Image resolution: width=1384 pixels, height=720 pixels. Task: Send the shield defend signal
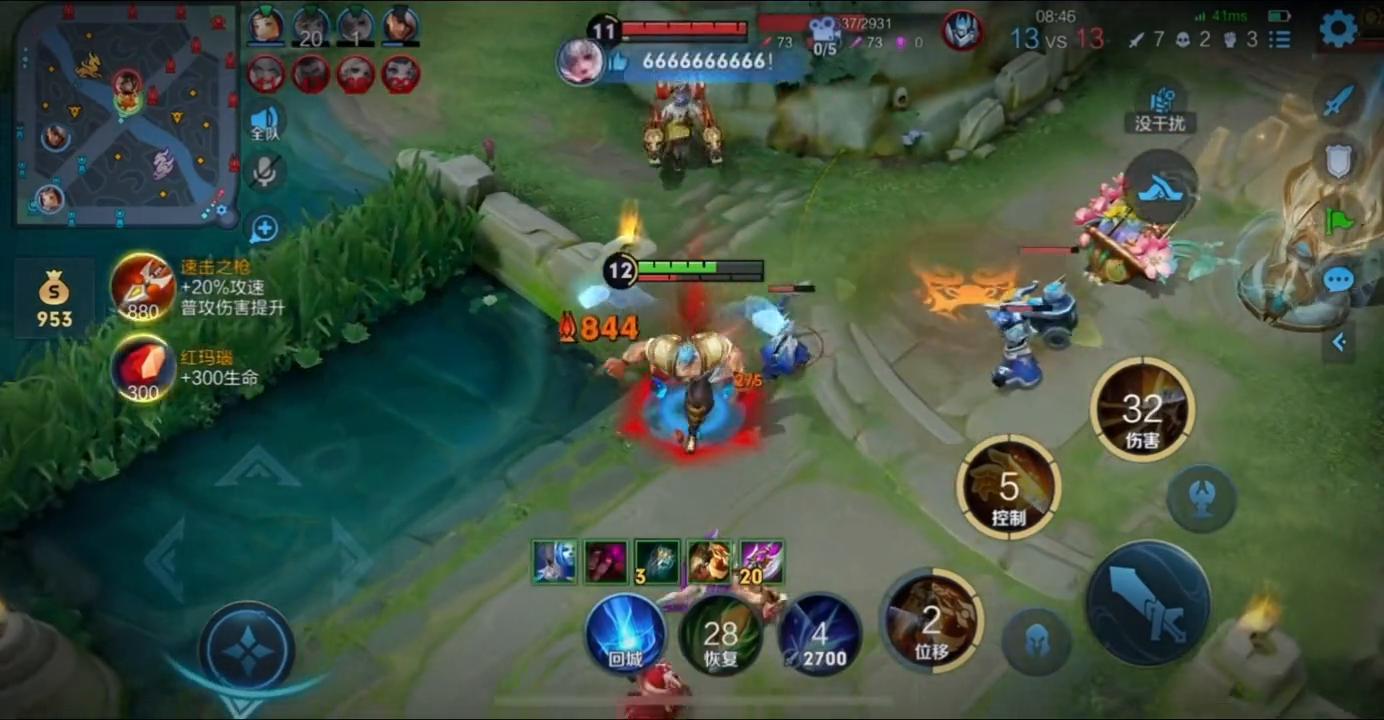(1339, 160)
